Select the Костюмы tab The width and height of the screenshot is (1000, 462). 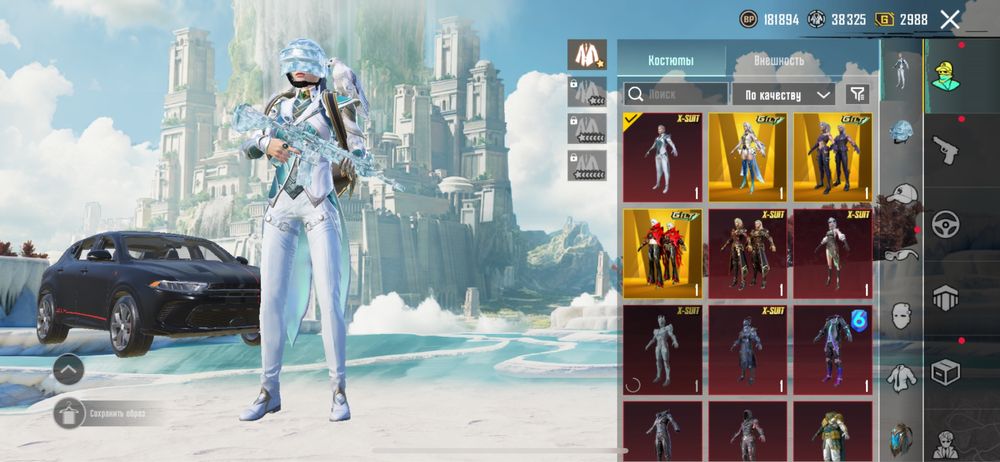tap(670, 60)
